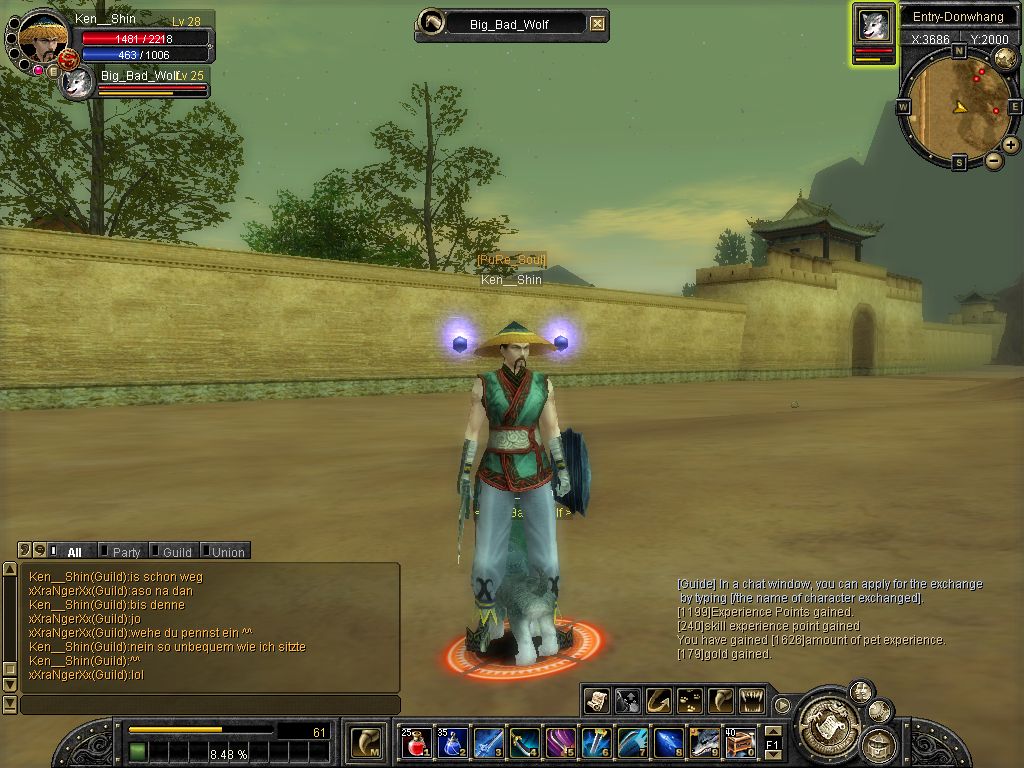1024x768 pixels.
Task: Click the wolf pet portrait beside the minimap
Action: click(874, 25)
